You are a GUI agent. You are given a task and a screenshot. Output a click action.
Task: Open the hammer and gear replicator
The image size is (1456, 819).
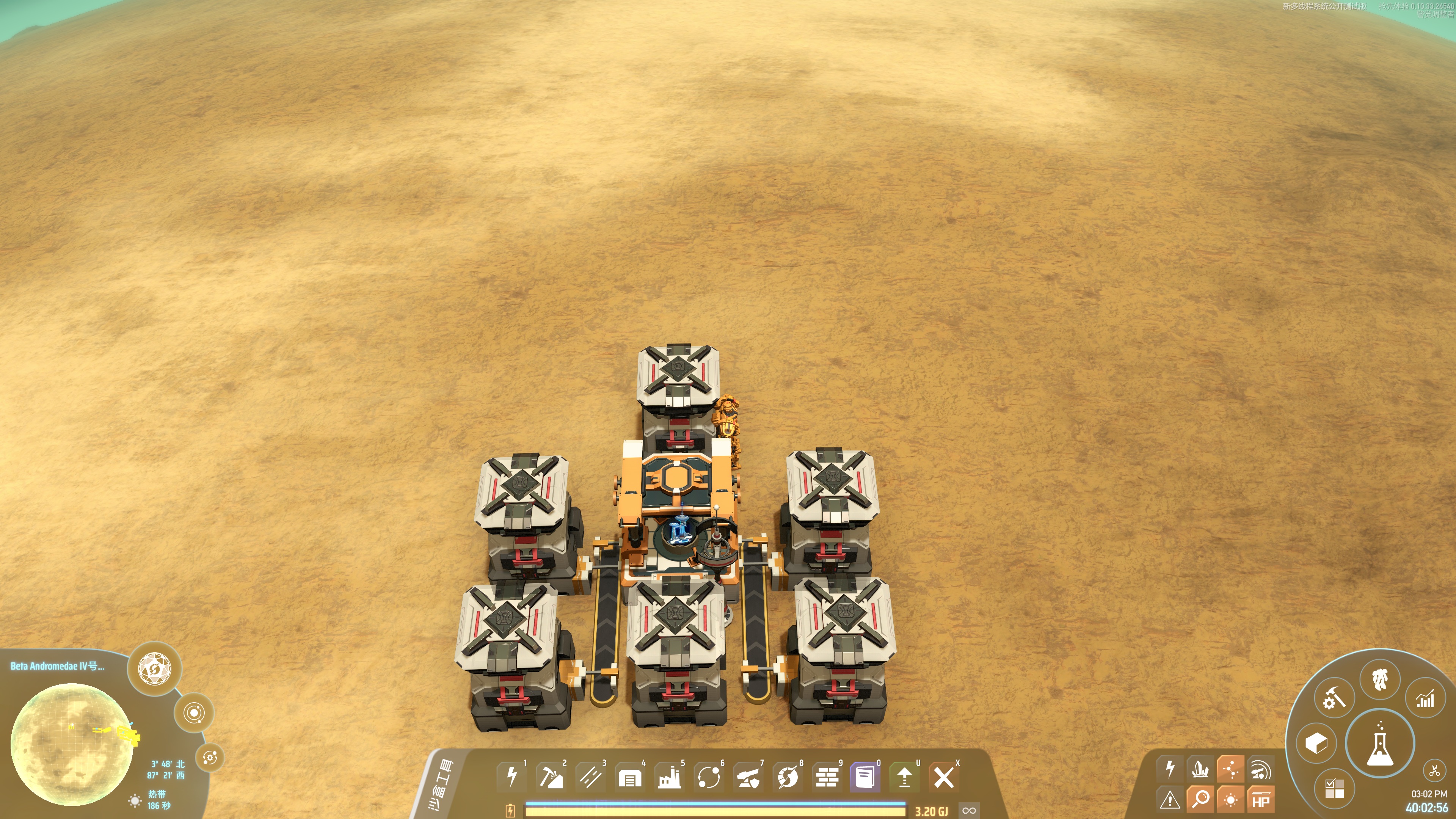(x=1335, y=698)
